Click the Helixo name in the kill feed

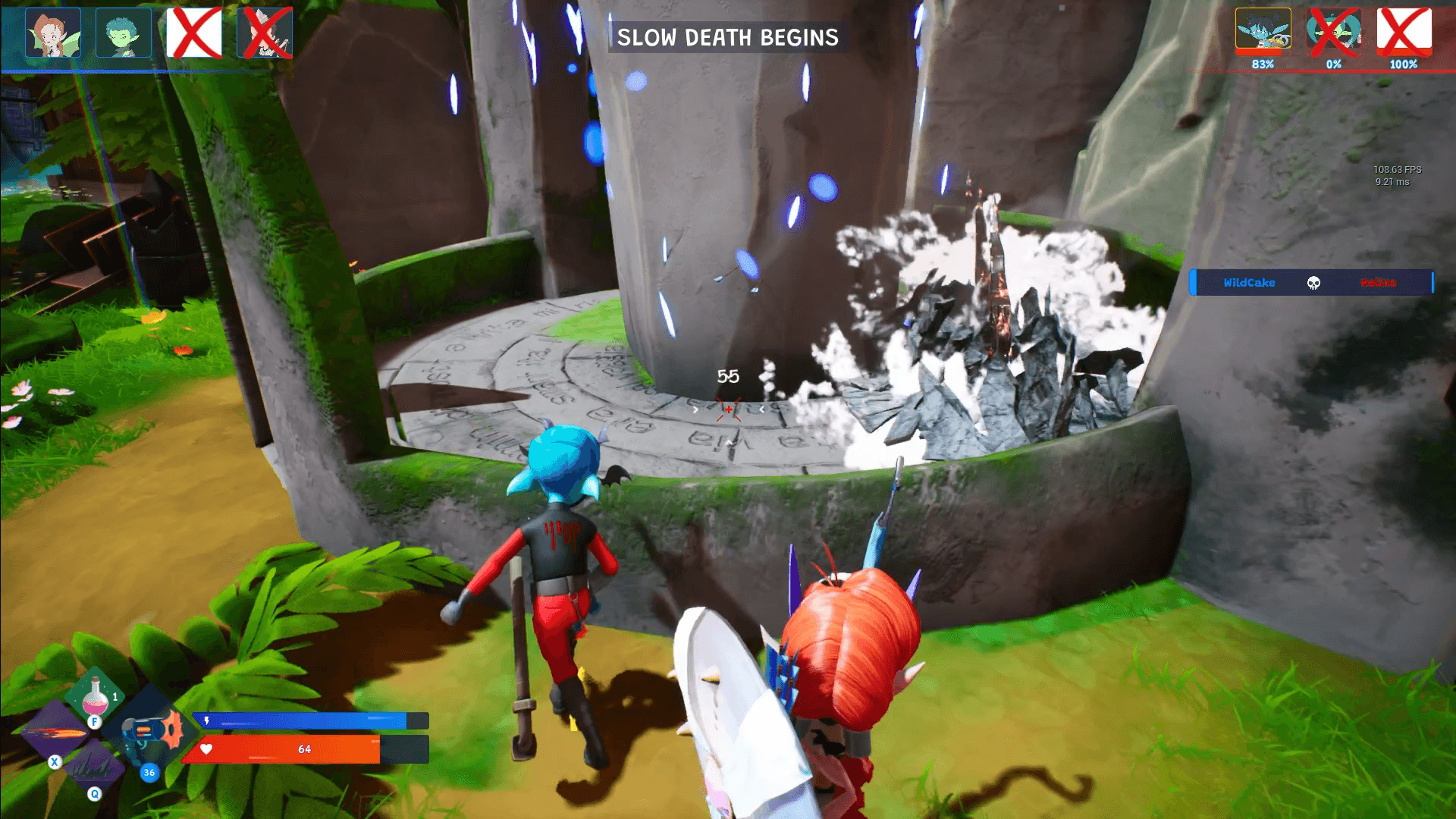pyautogui.click(x=1378, y=283)
